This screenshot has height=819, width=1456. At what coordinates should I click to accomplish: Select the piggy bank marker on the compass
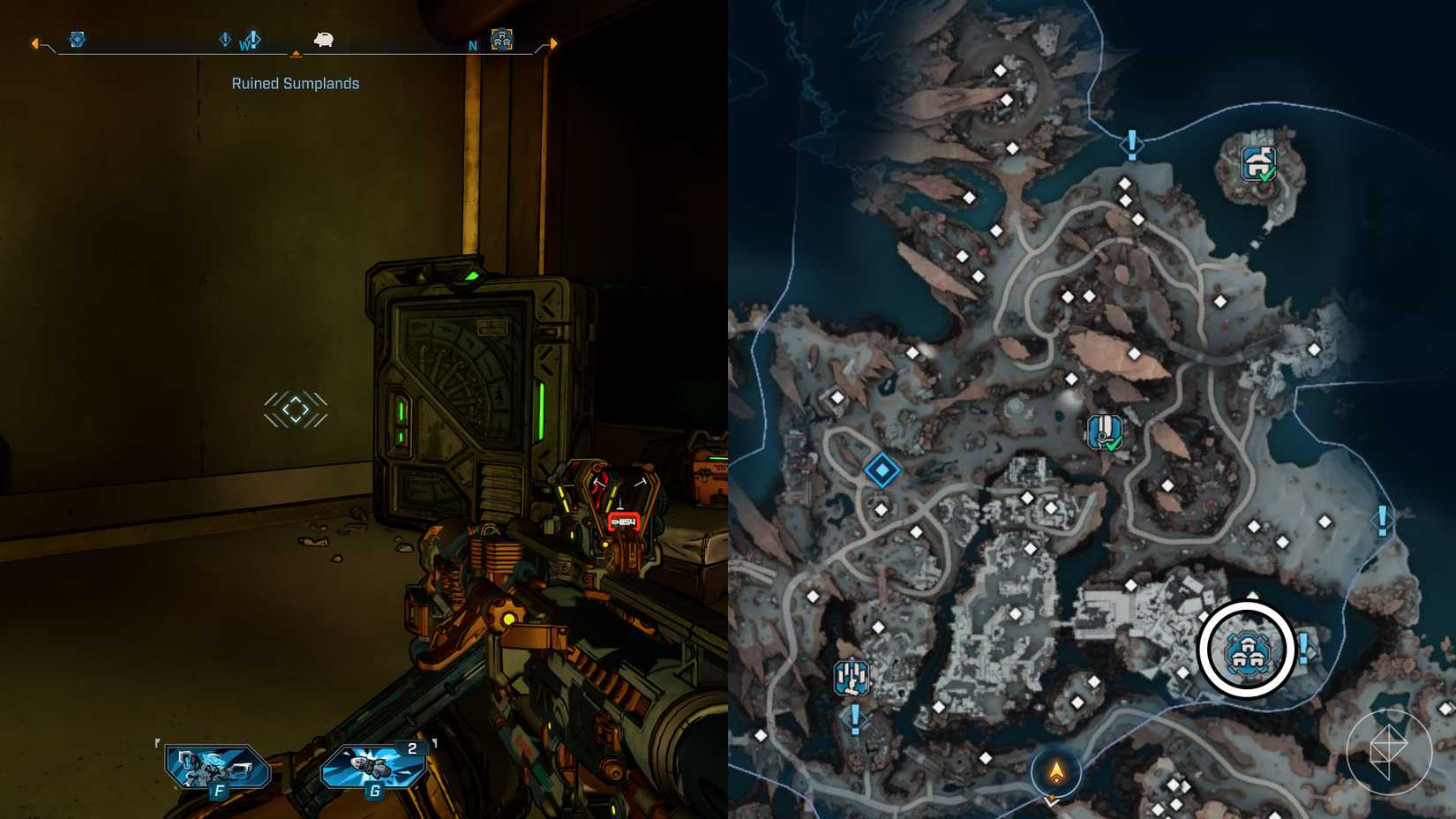pyautogui.click(x=324, y=40)
